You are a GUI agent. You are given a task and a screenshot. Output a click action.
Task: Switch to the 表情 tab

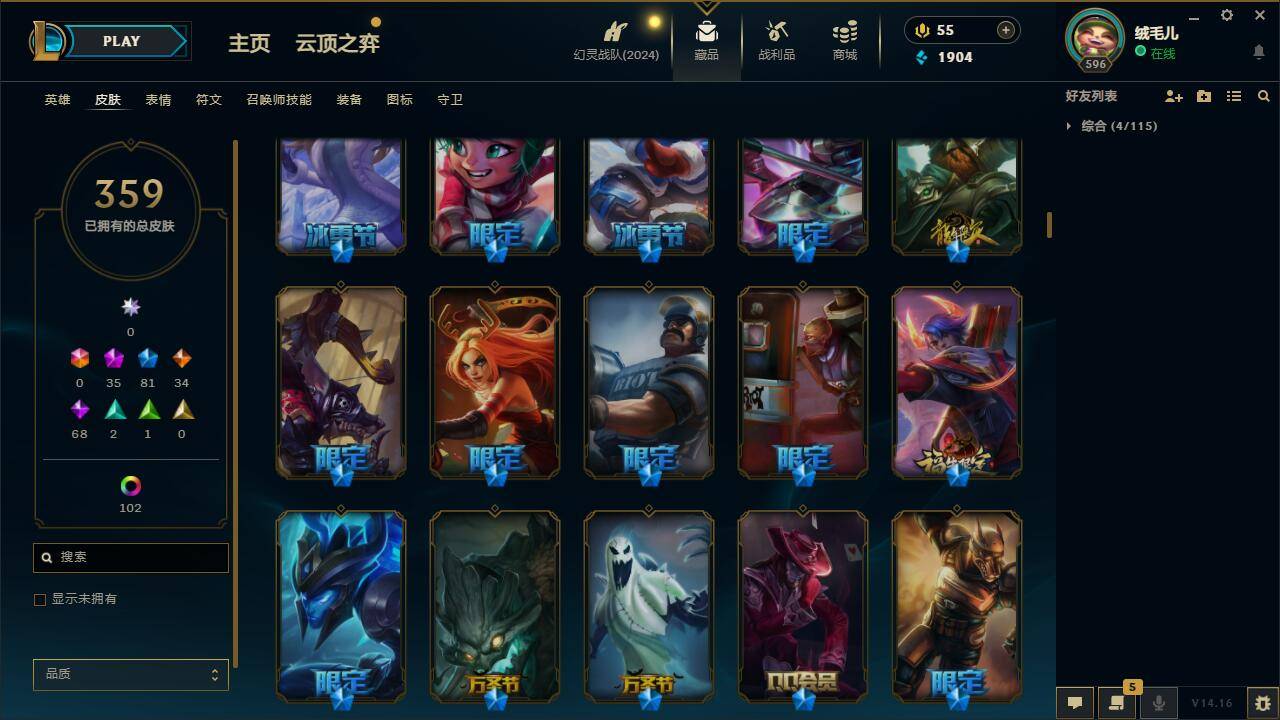coord(157,99)
